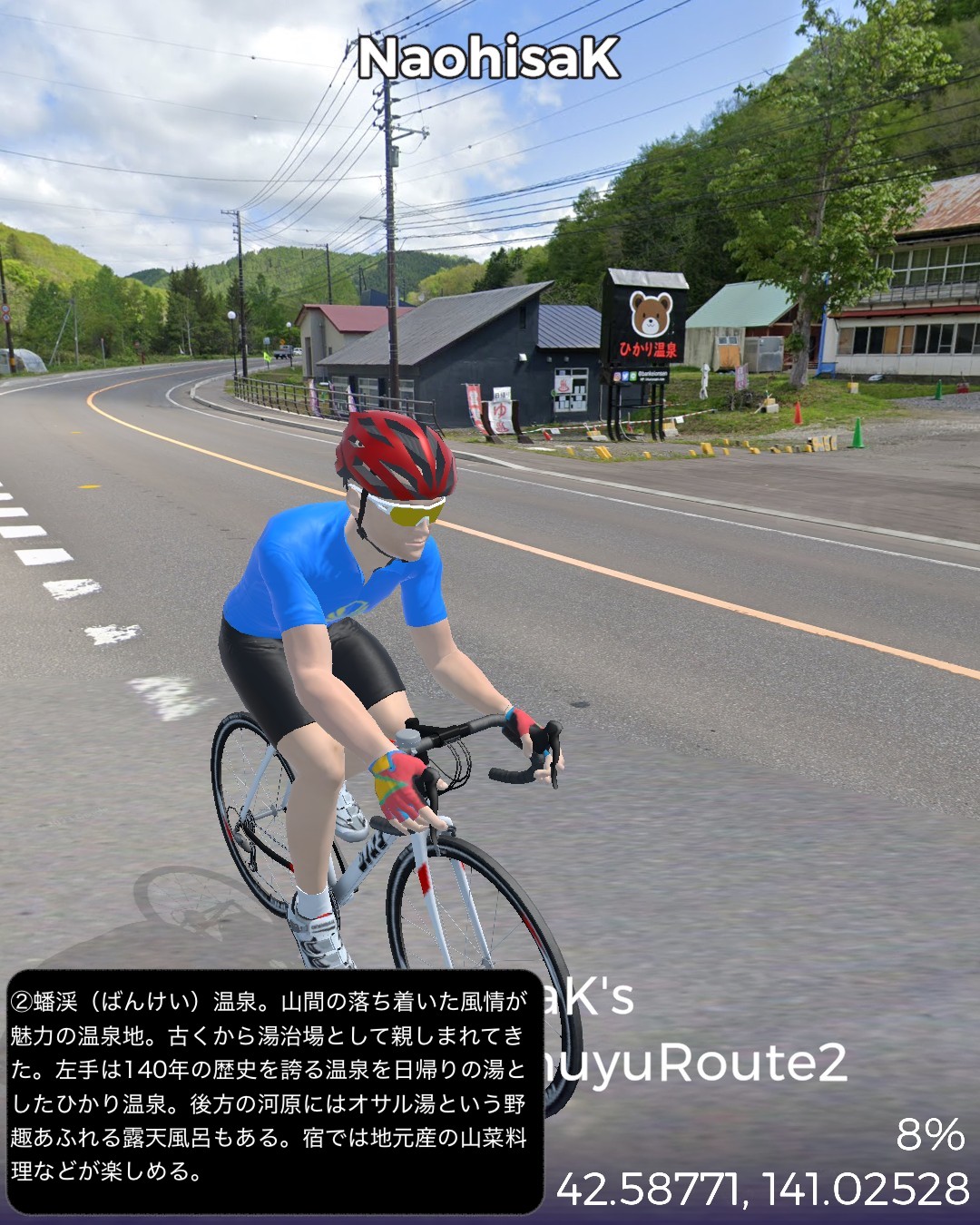Screen dimensions: 980x1225
Task: Dismiss the Bankei onsen description text box
Action: [274, 1089]
